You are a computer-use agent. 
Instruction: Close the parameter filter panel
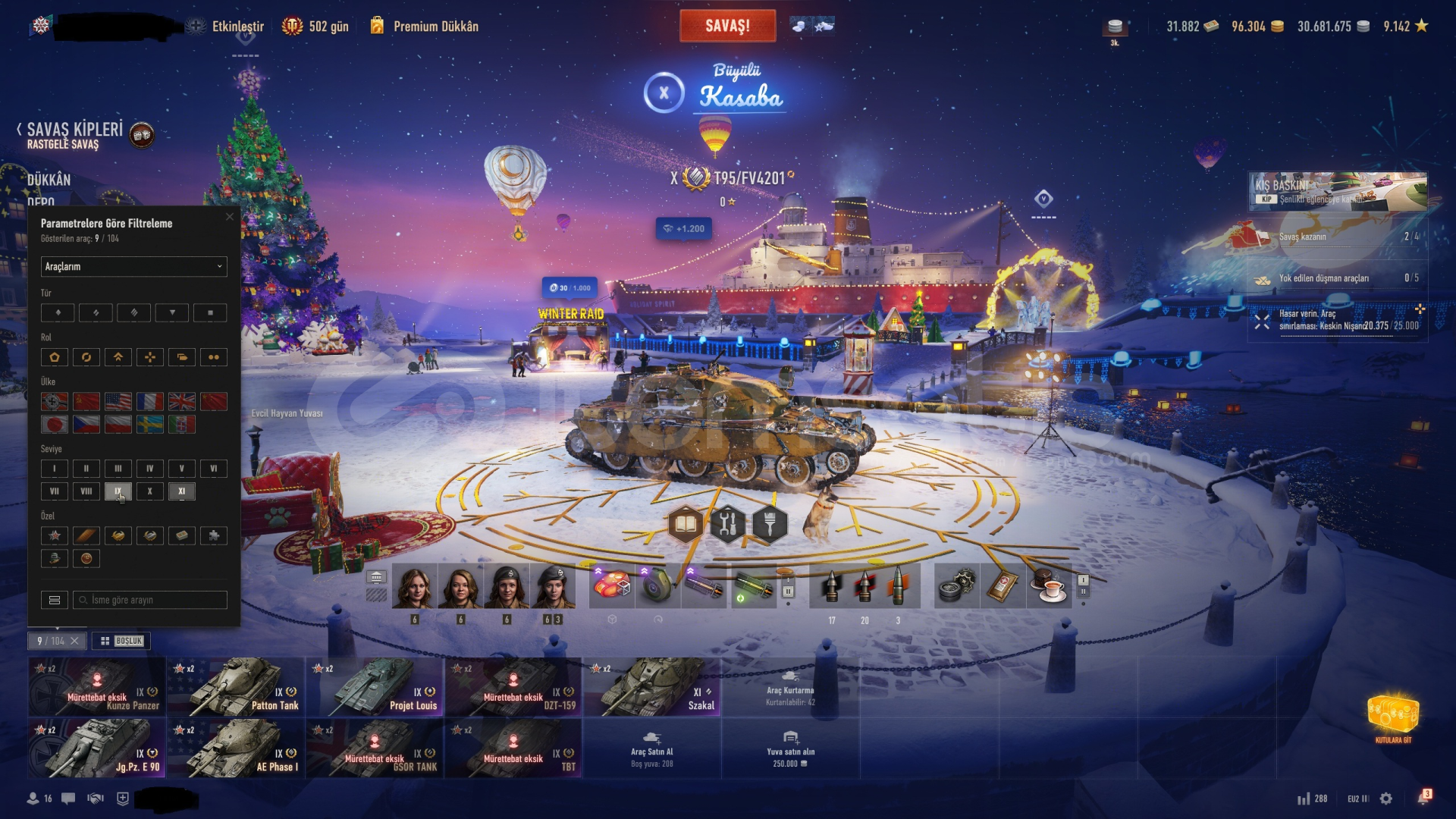click(230, 217)
